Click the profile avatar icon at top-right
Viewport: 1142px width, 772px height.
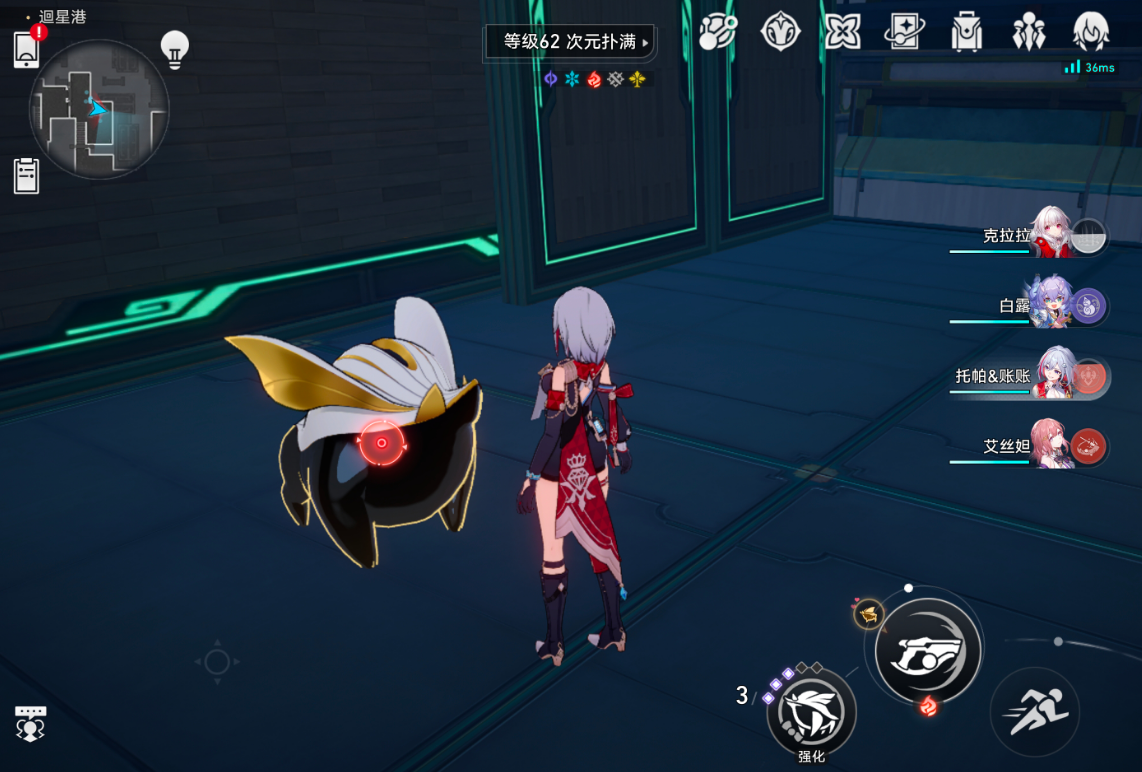click(x=1091, y=32)
